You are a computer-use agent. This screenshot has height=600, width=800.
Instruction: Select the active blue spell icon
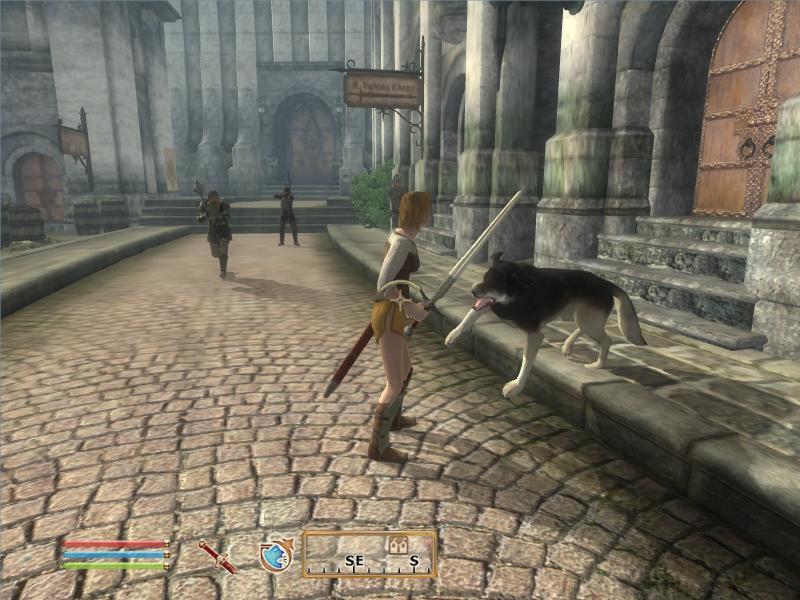[274, 556]
